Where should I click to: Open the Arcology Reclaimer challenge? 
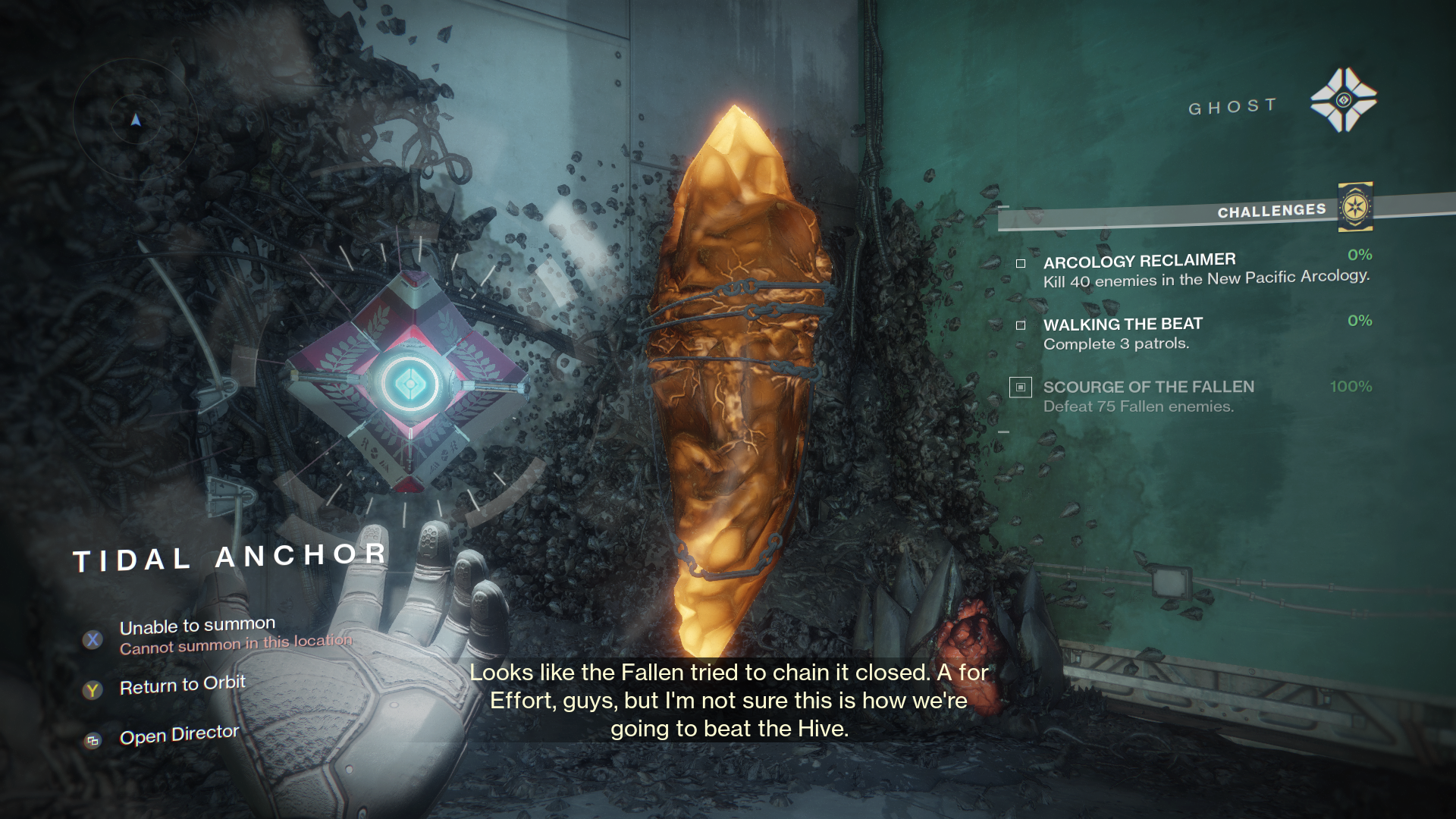pyautogui.click(x=1139, y=262)
